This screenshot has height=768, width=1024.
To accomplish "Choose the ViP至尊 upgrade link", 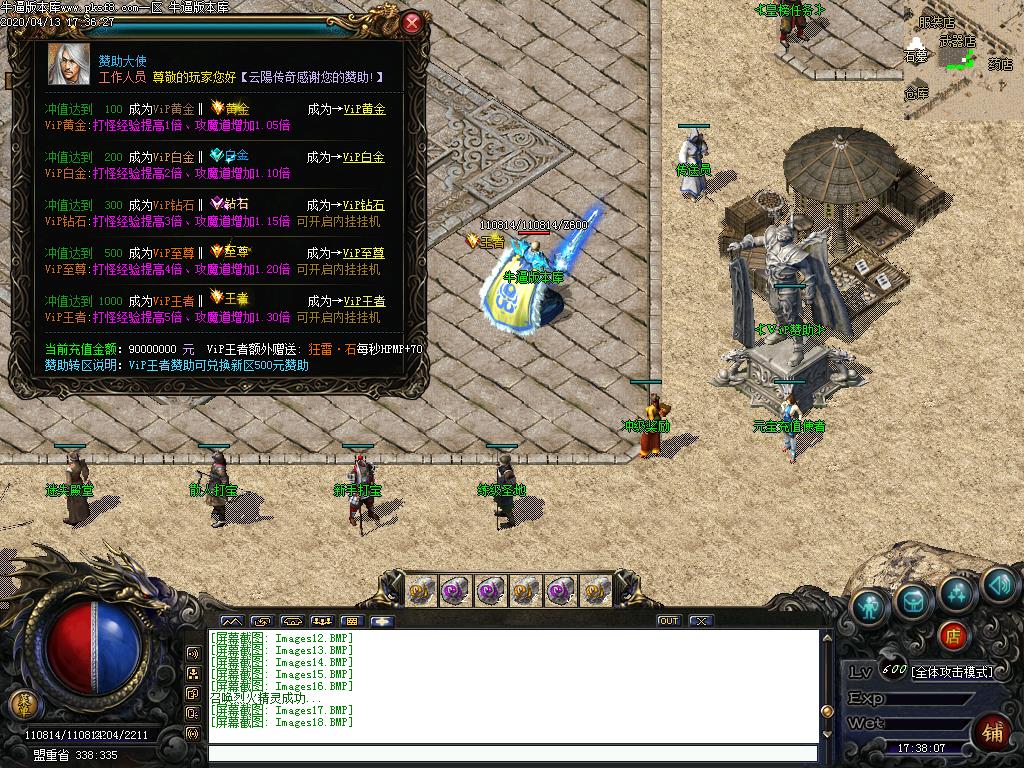I will [365, 253].
